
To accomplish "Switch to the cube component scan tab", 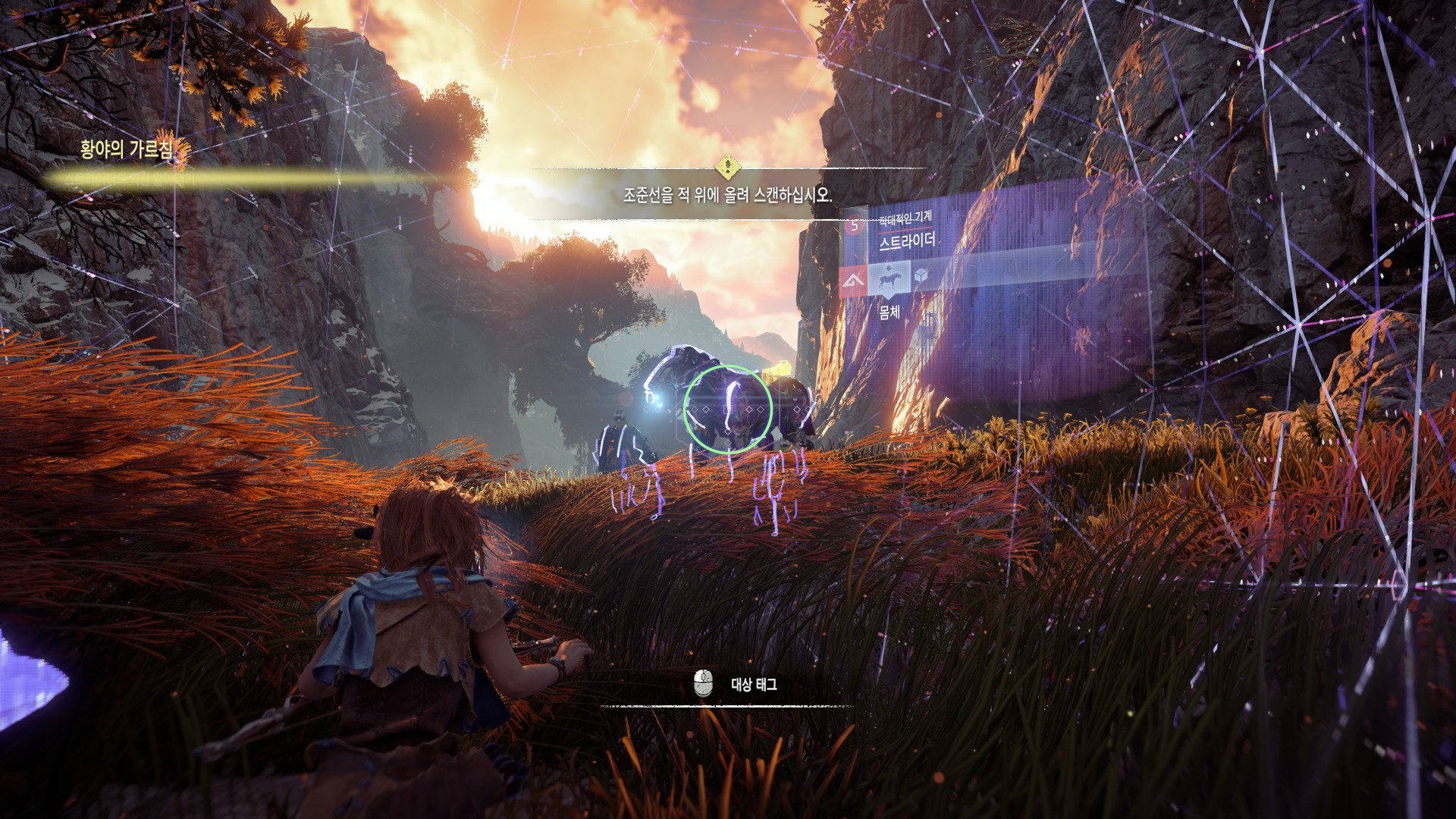I will [921, 278].
